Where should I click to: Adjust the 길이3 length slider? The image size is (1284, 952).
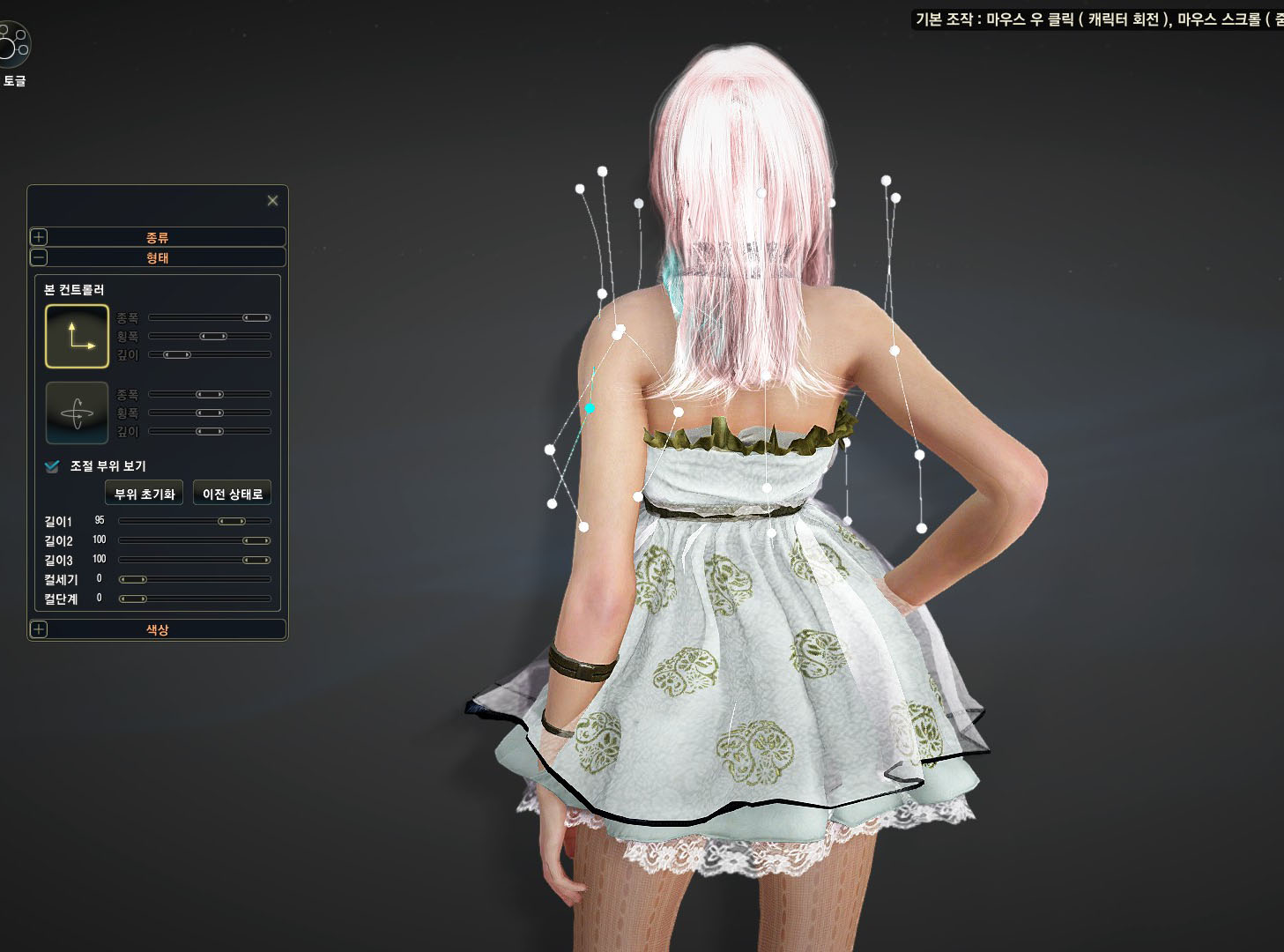(x=256, y=561)
